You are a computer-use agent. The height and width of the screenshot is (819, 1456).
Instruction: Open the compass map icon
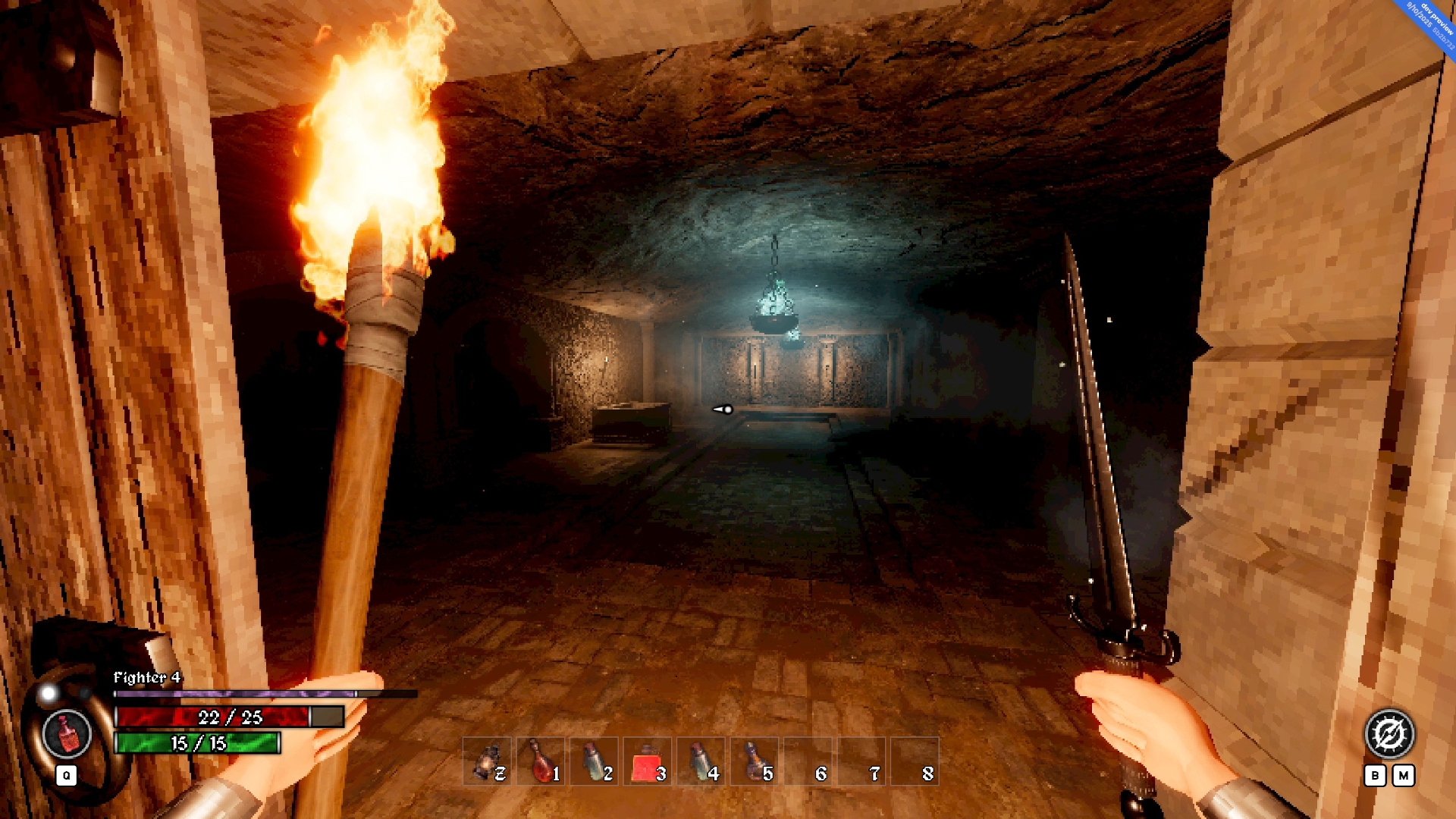tap(1389, 734)
